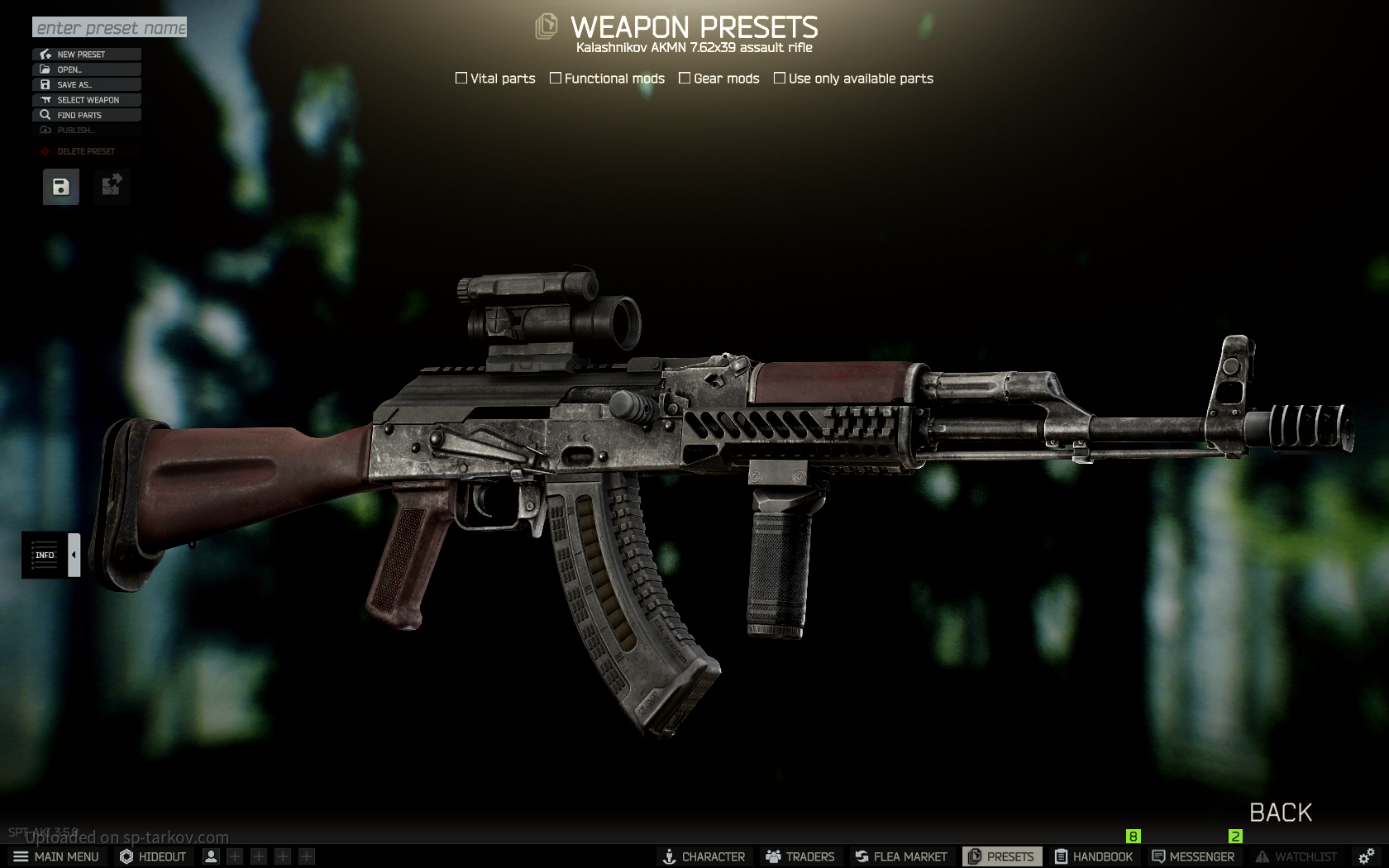Open the Character tab
This screenshot has height=868, width=1389.
704,856
